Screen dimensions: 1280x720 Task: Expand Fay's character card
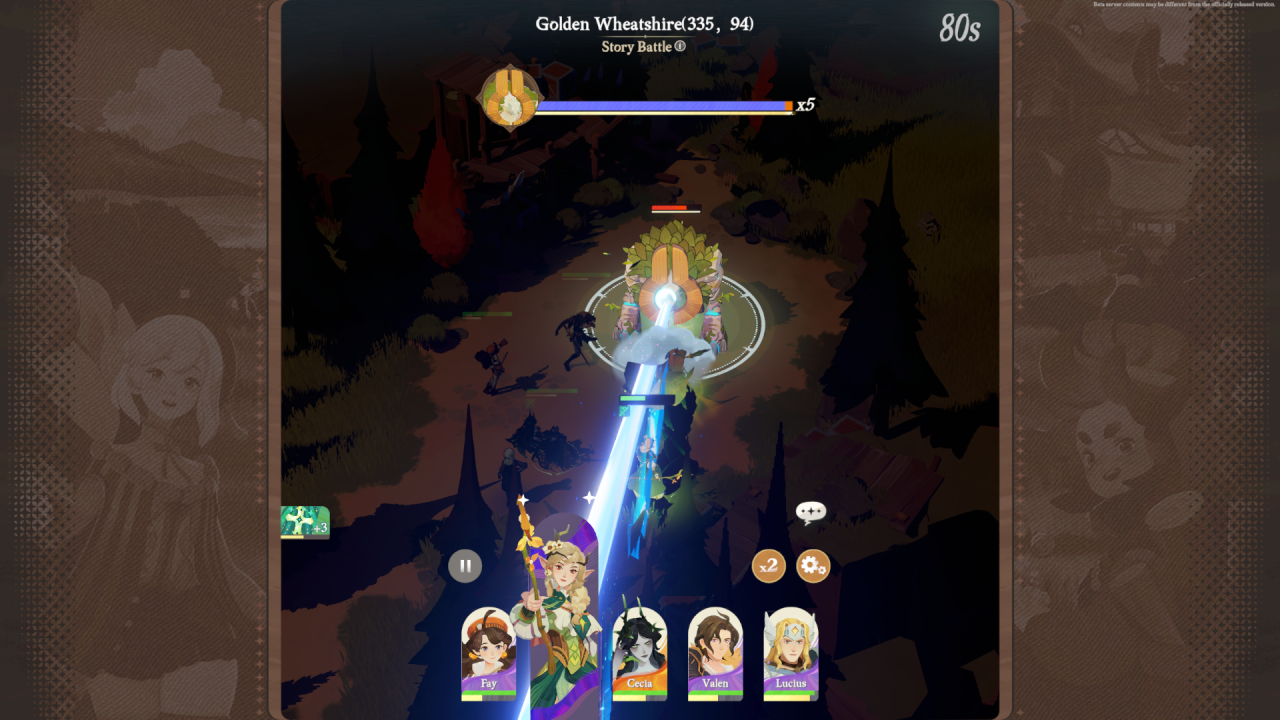point(489,655)
